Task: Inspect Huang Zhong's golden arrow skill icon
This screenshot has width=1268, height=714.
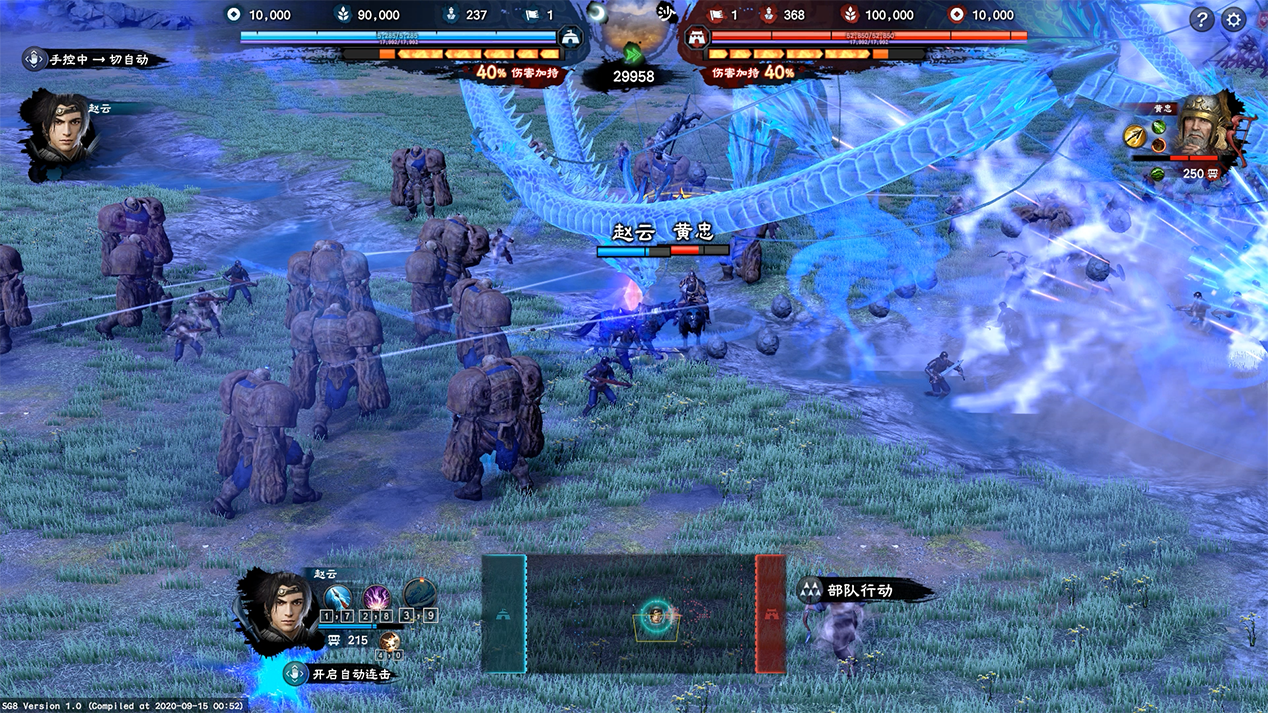Action: tap(1133, 134)
